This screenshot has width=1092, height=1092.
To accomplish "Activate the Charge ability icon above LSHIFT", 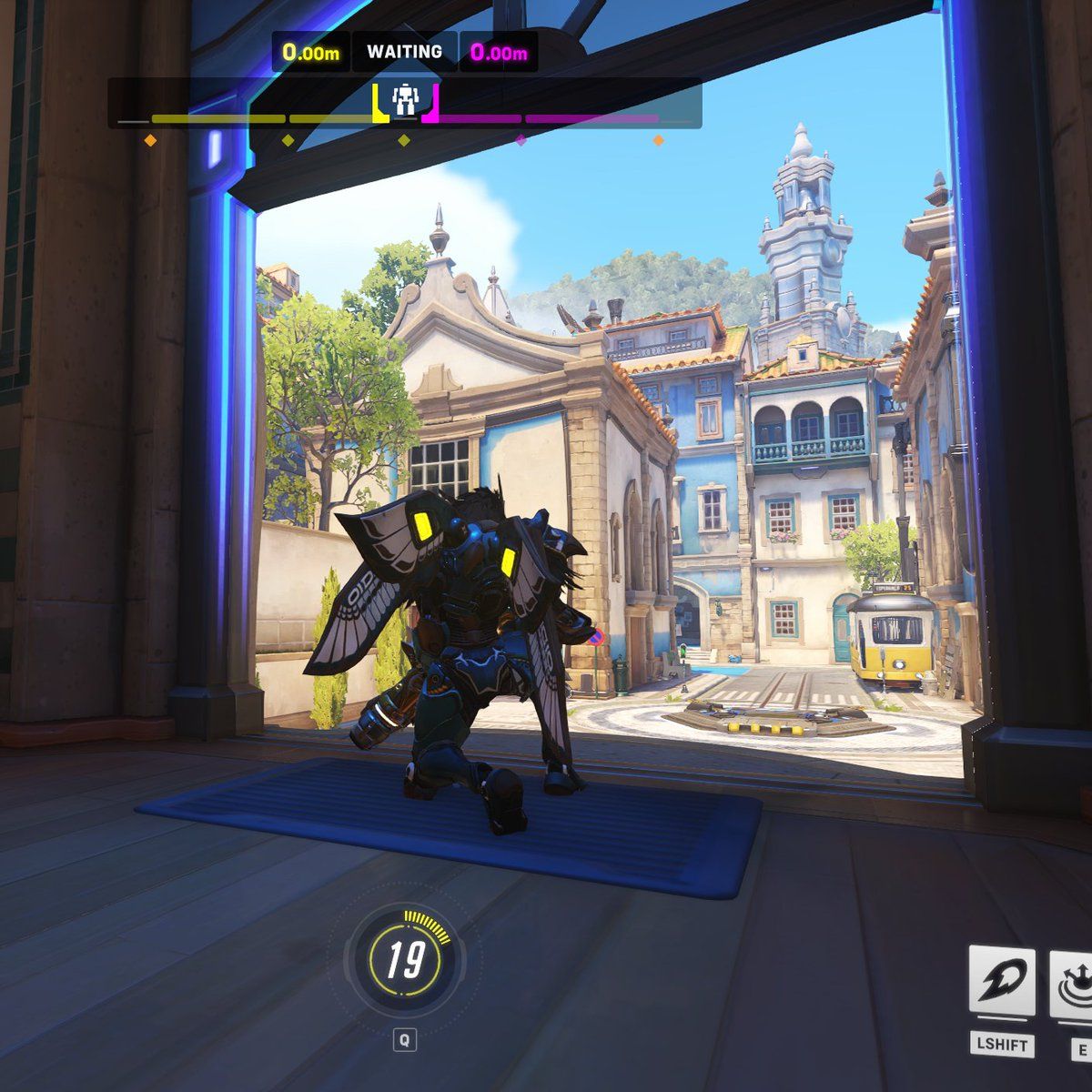I will tap(1002, 985).
